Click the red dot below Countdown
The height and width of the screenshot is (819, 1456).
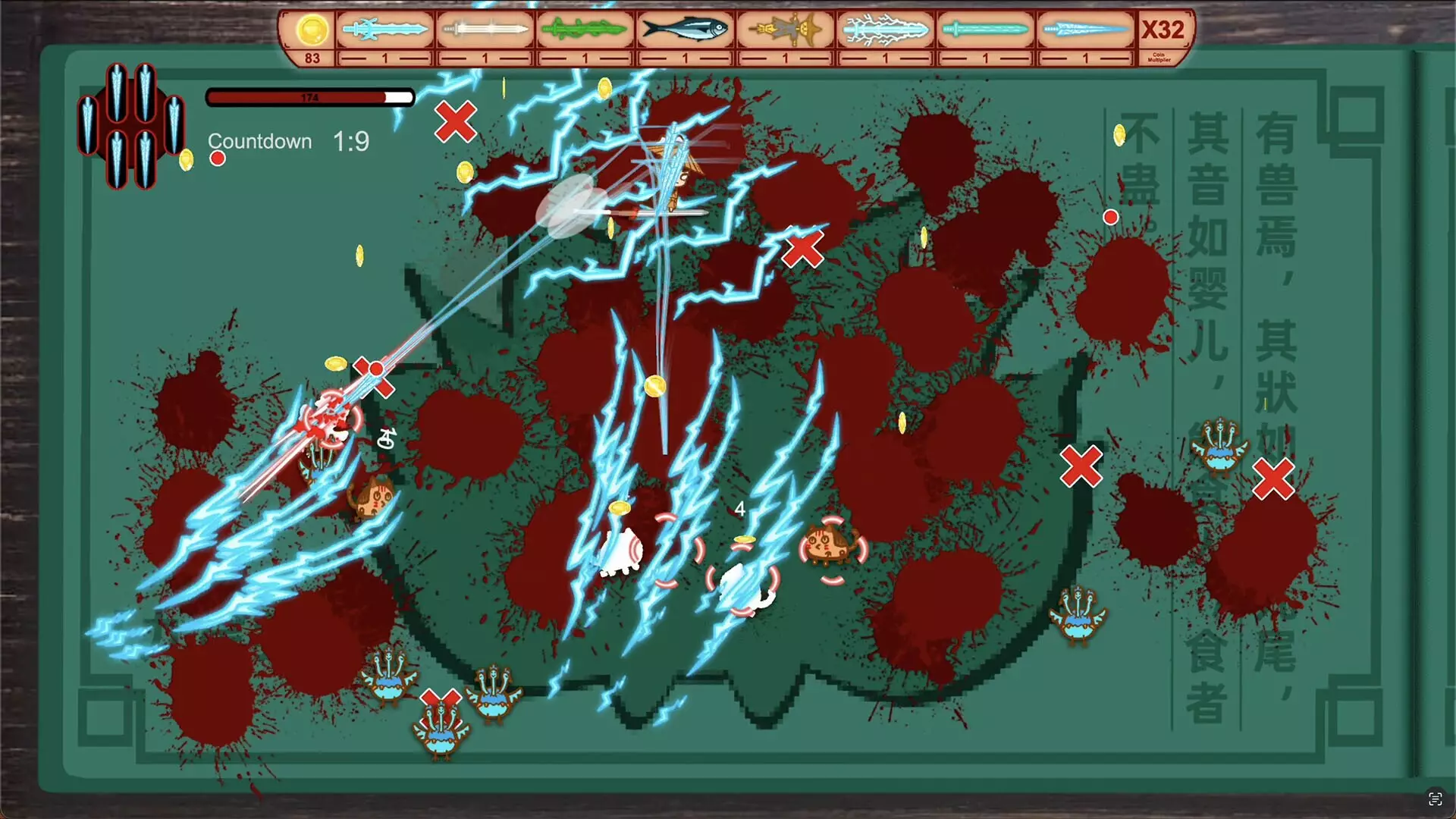click(x=216, y=158)
